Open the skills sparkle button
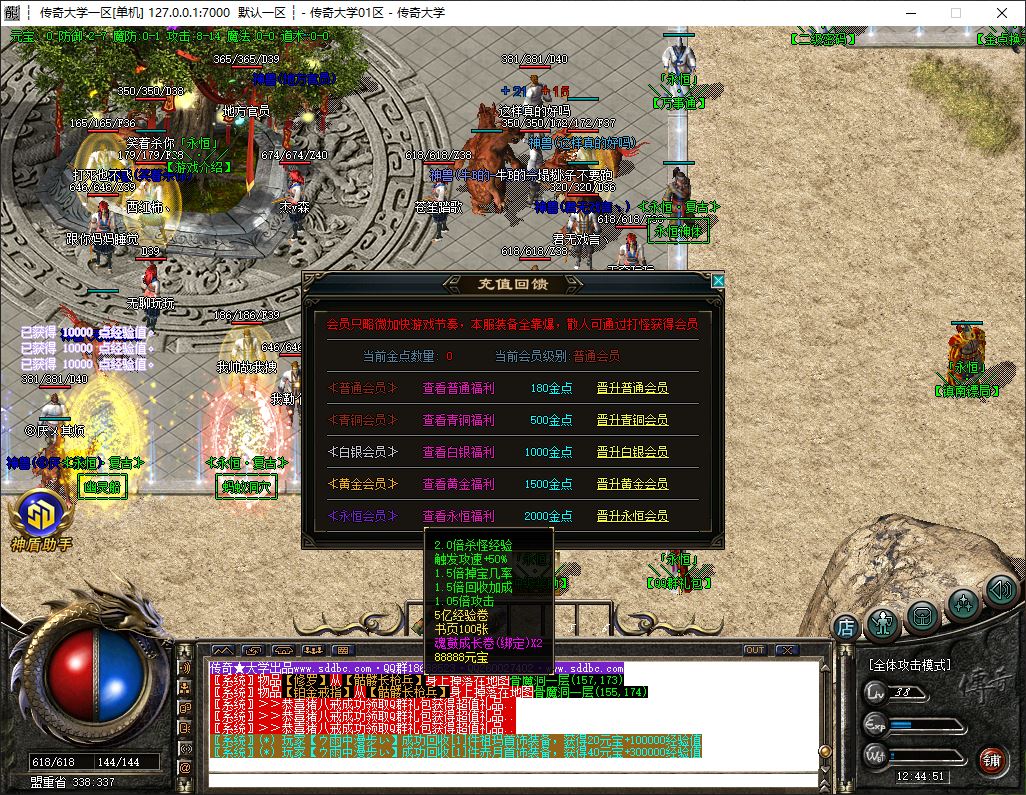The height and width of the screenshot is (795, 1026). [963, 603]
